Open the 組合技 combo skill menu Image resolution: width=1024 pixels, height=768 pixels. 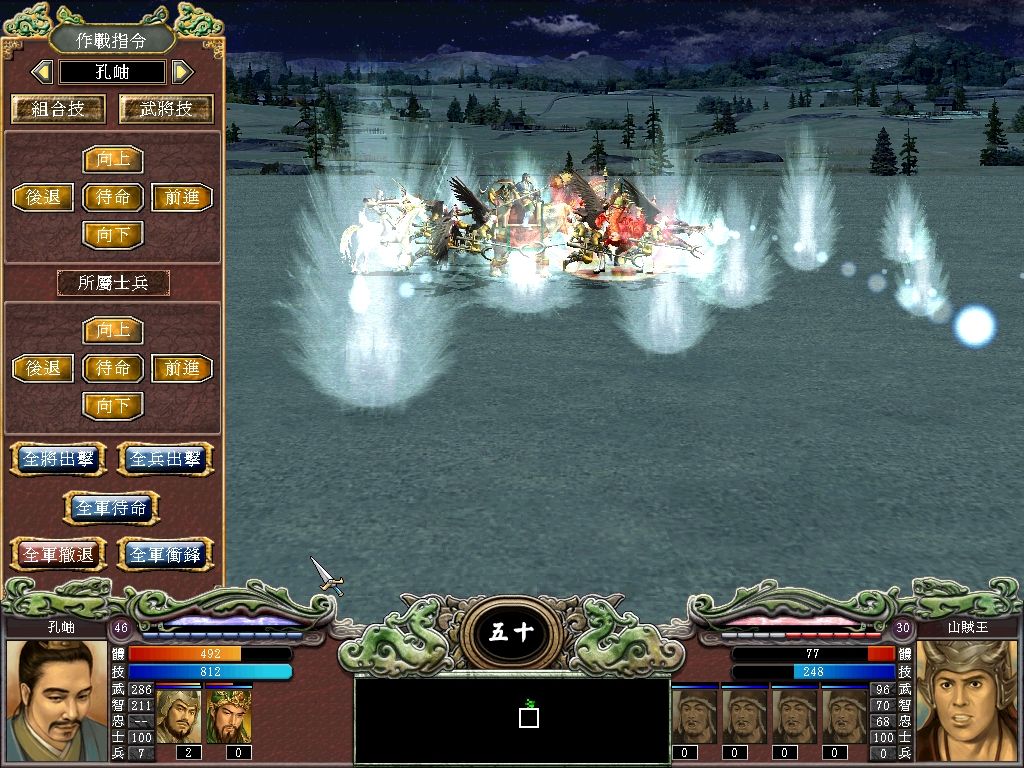(58, 109)
